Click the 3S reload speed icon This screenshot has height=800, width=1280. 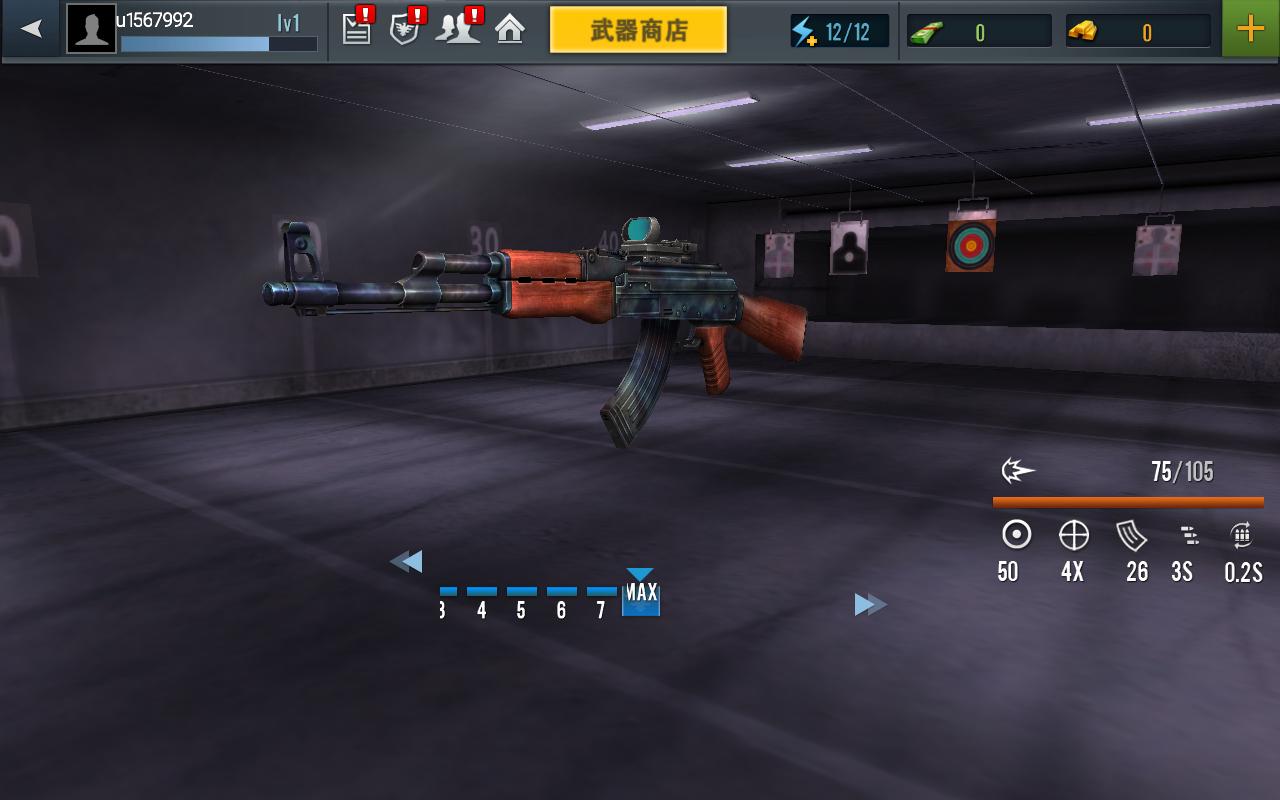1188,536
